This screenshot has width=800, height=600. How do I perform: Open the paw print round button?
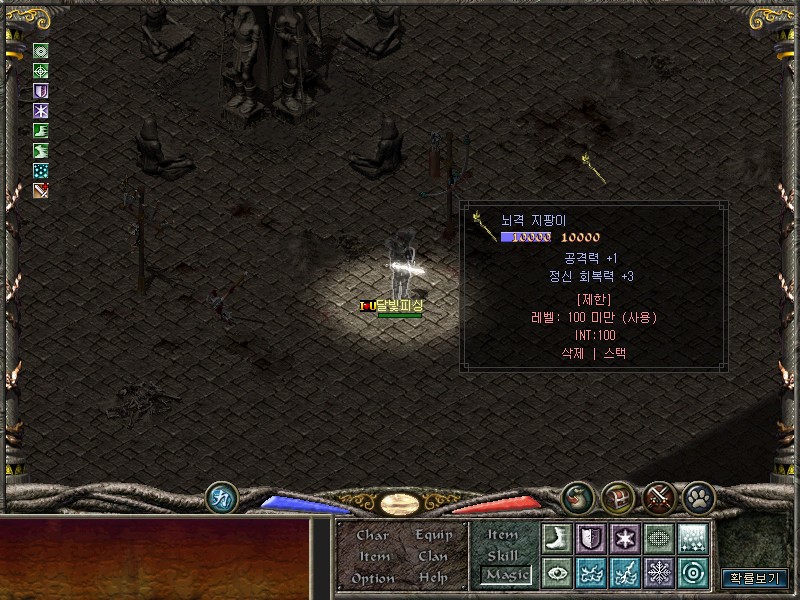click(697, 497)
